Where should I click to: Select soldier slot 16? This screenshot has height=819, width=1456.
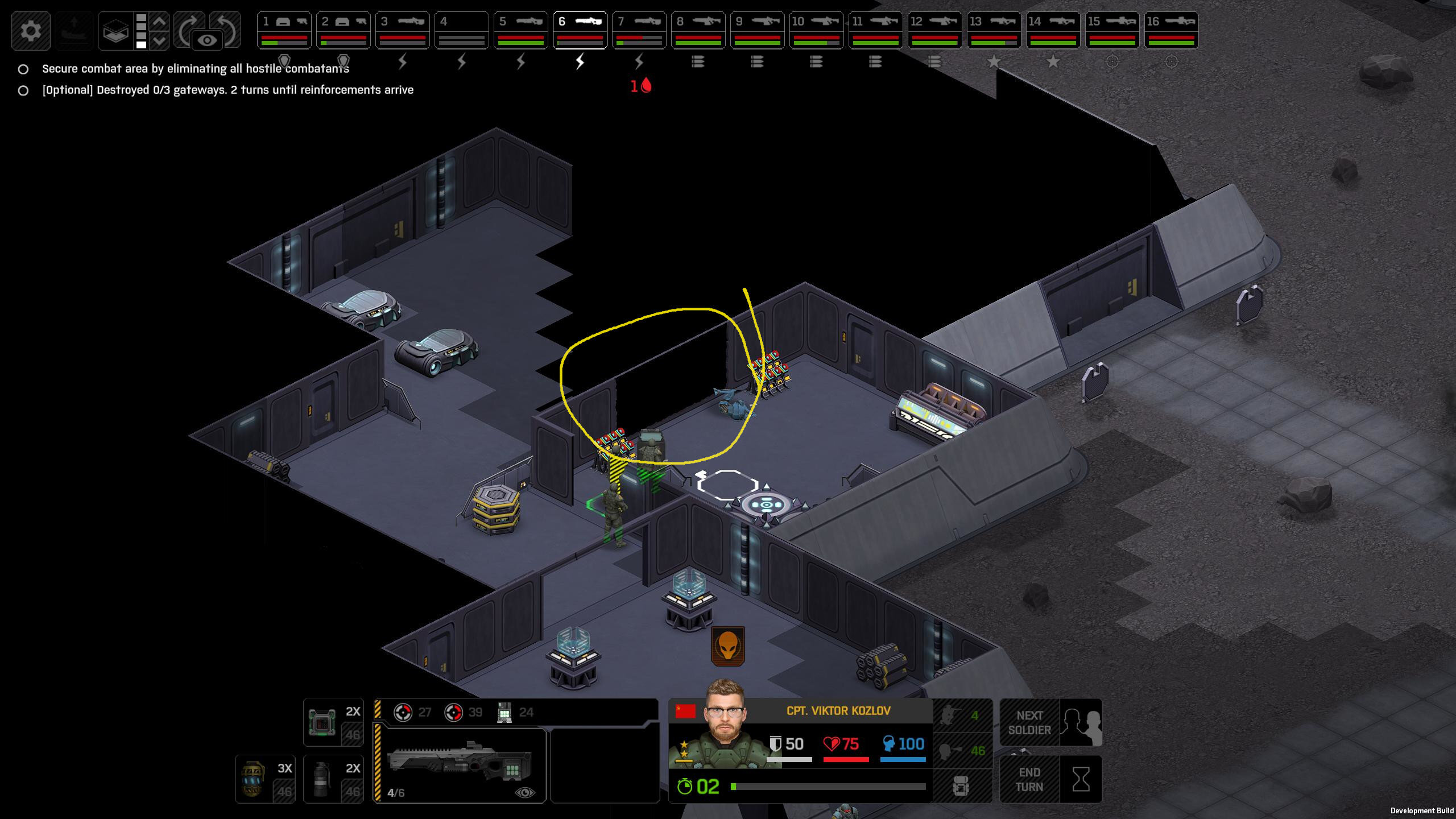click(x=1171, y=30)
